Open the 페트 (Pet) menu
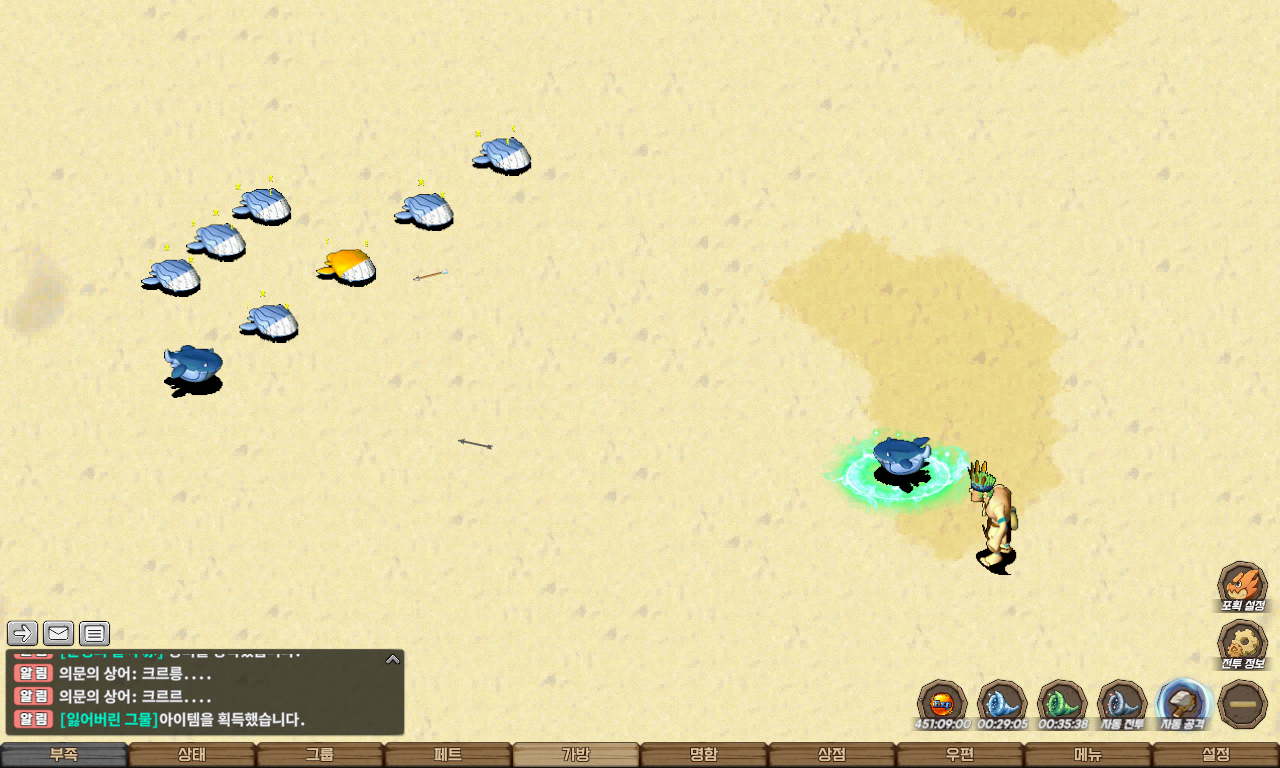The image size is (1280, 768). click(x=448, y=755)
